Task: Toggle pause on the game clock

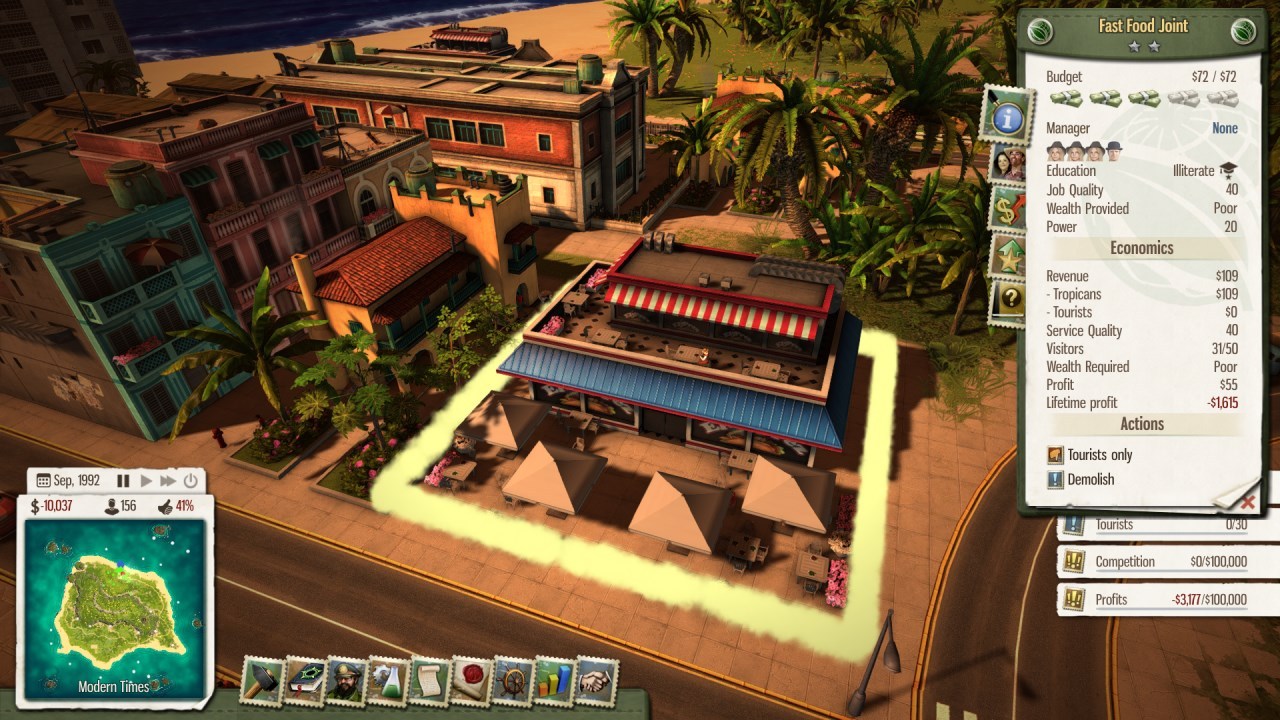Action: coord(124,480)
